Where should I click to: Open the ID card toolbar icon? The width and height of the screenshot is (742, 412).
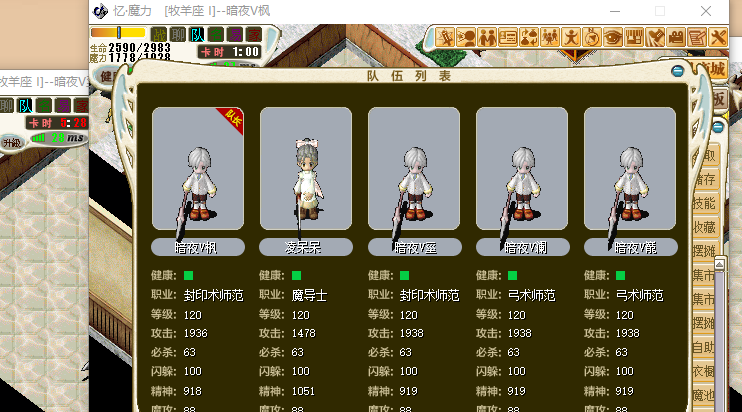point(507,38)
